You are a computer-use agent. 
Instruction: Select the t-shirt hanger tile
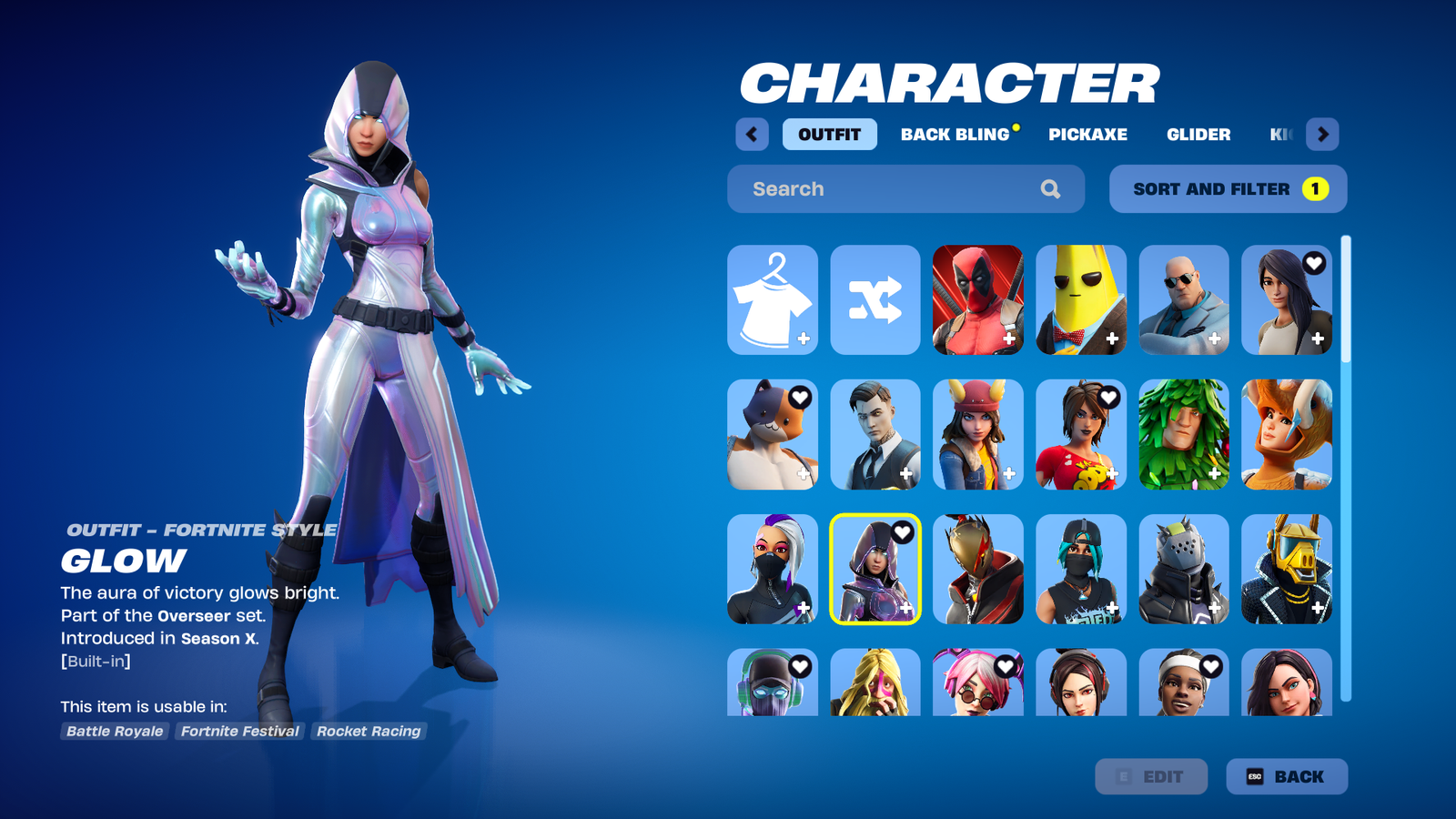[x=773, y=299]
